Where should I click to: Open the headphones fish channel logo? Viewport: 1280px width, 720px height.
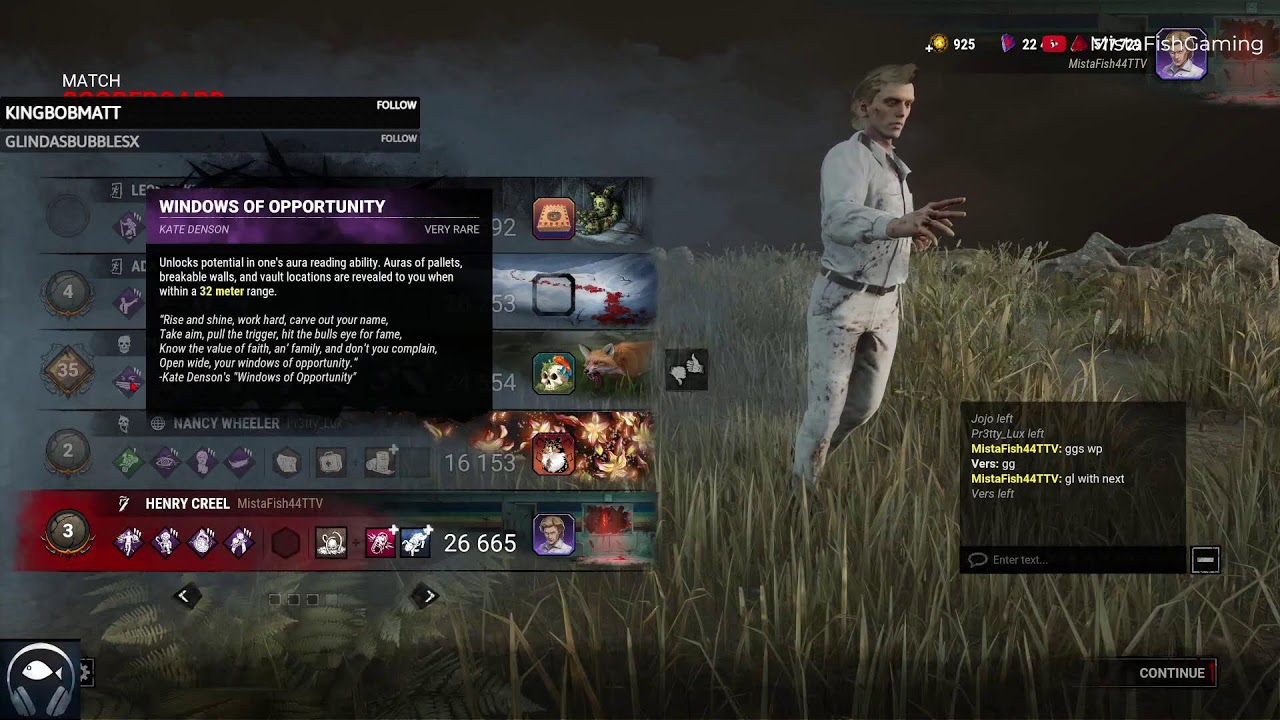tap(40, 680)
